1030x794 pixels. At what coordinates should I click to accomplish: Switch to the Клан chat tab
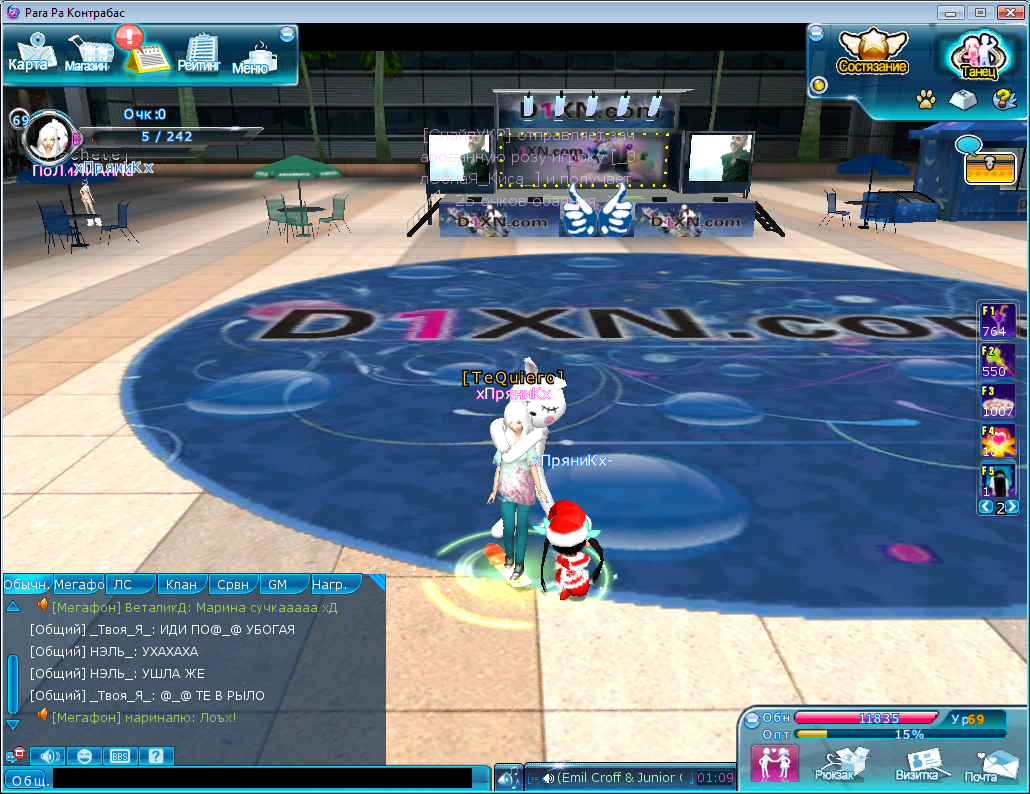[181, 584]
